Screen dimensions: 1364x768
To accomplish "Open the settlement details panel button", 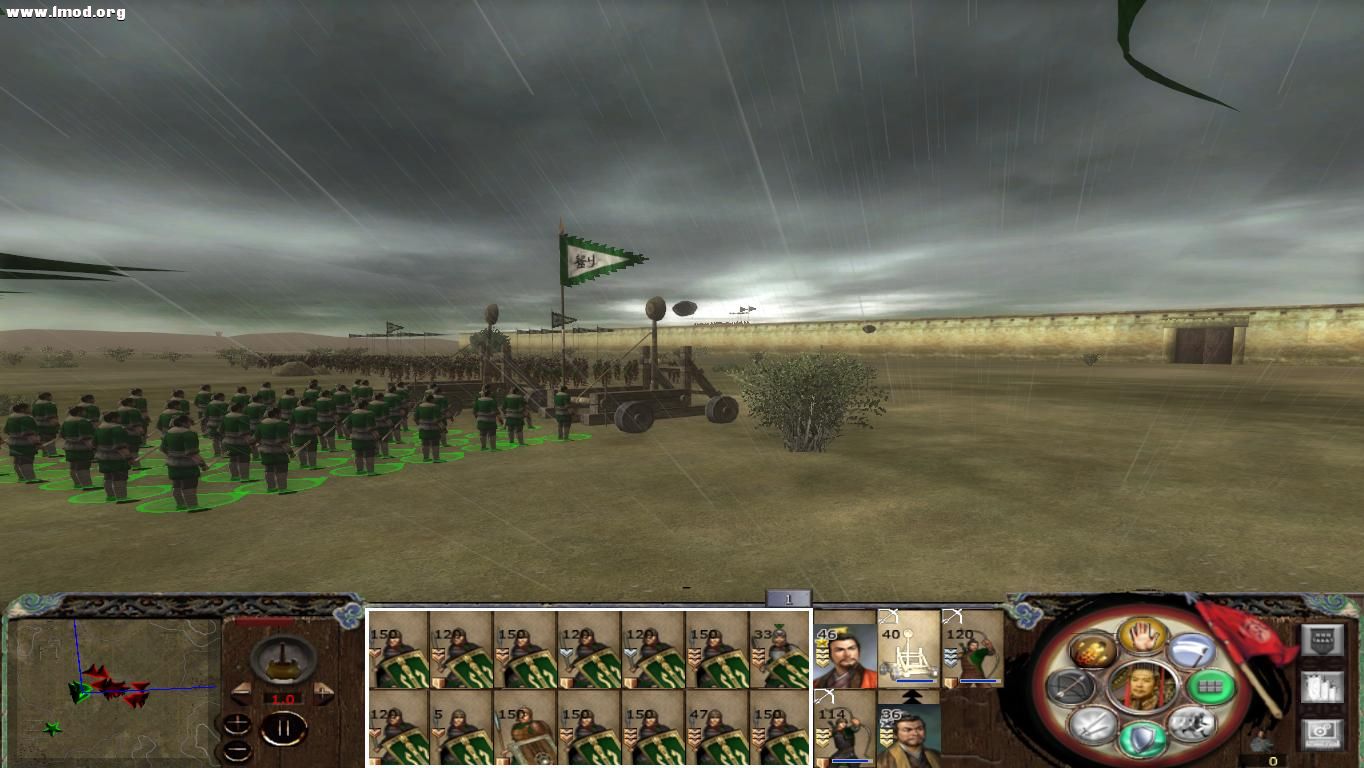I will coord(1322,688).
